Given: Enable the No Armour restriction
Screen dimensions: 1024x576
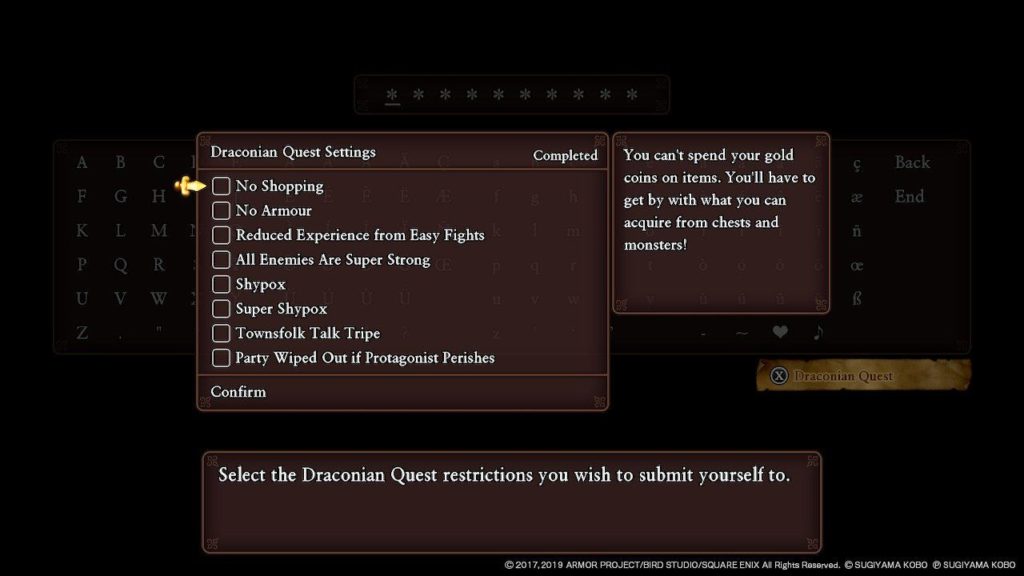Looking at the screenshot, I should click(x=221, y=211).
